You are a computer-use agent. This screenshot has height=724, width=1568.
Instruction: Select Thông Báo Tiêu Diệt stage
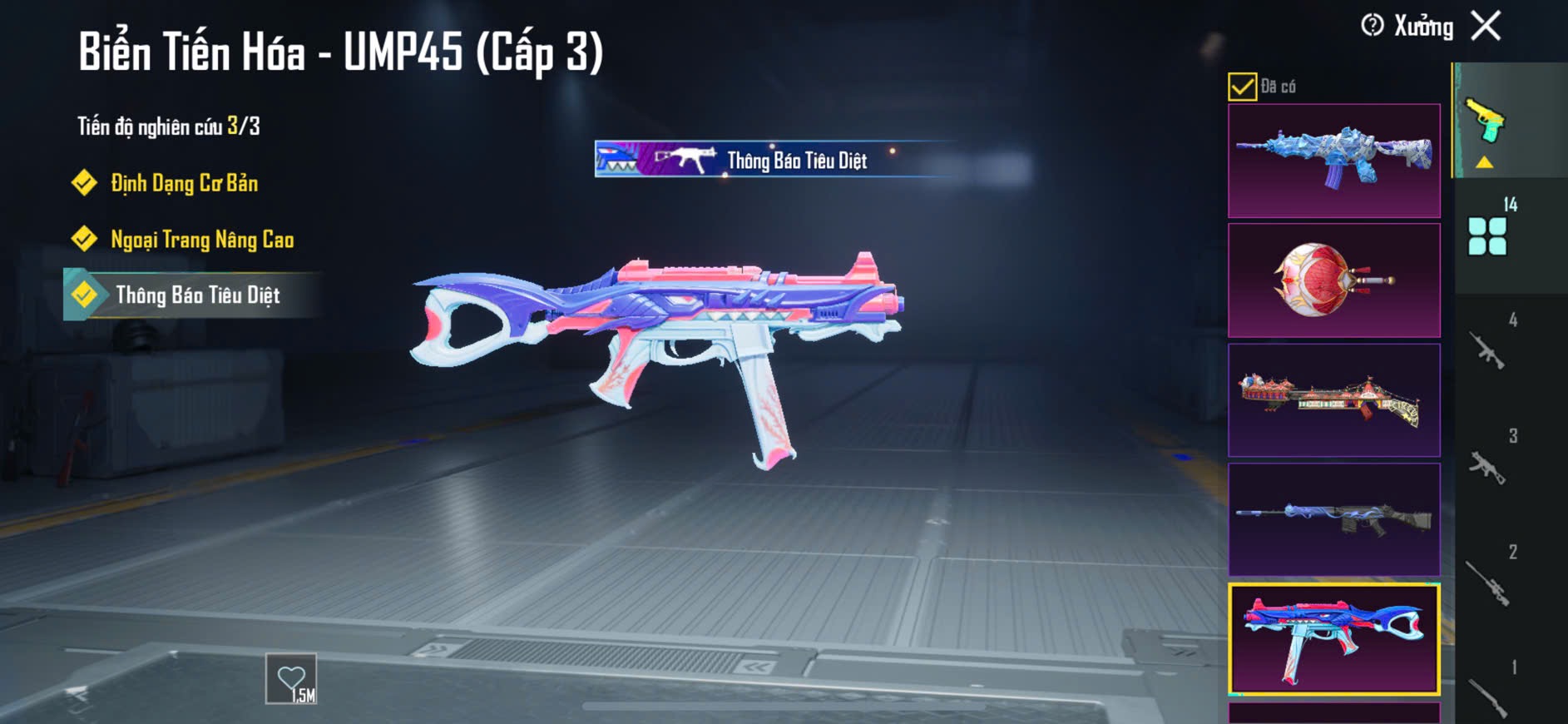(x=197, y=295)
